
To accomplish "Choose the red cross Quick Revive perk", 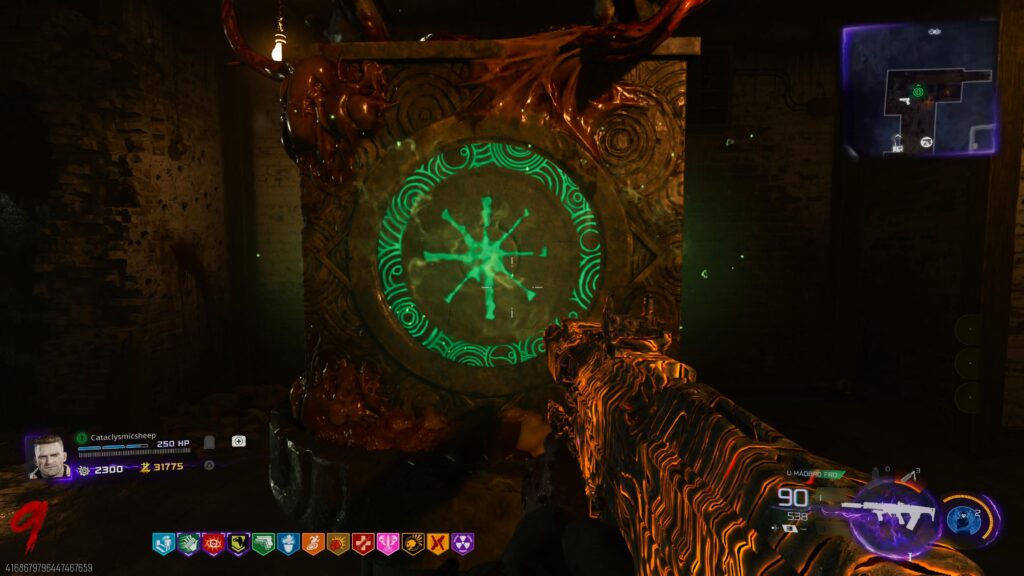I will click(x=363, y=544).
